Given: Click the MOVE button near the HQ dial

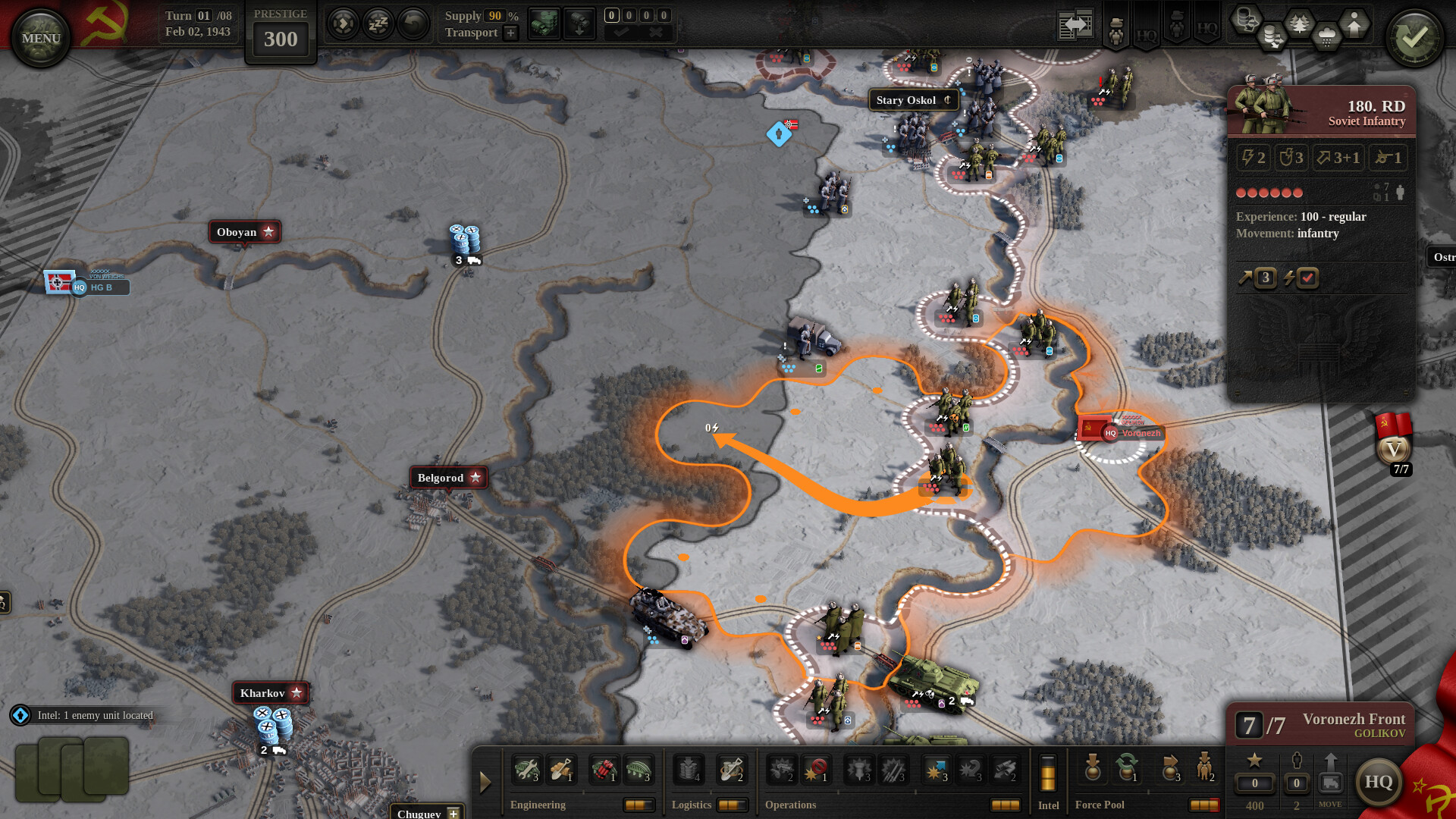Looking at the screenshot, I should tap(1330, 783).
